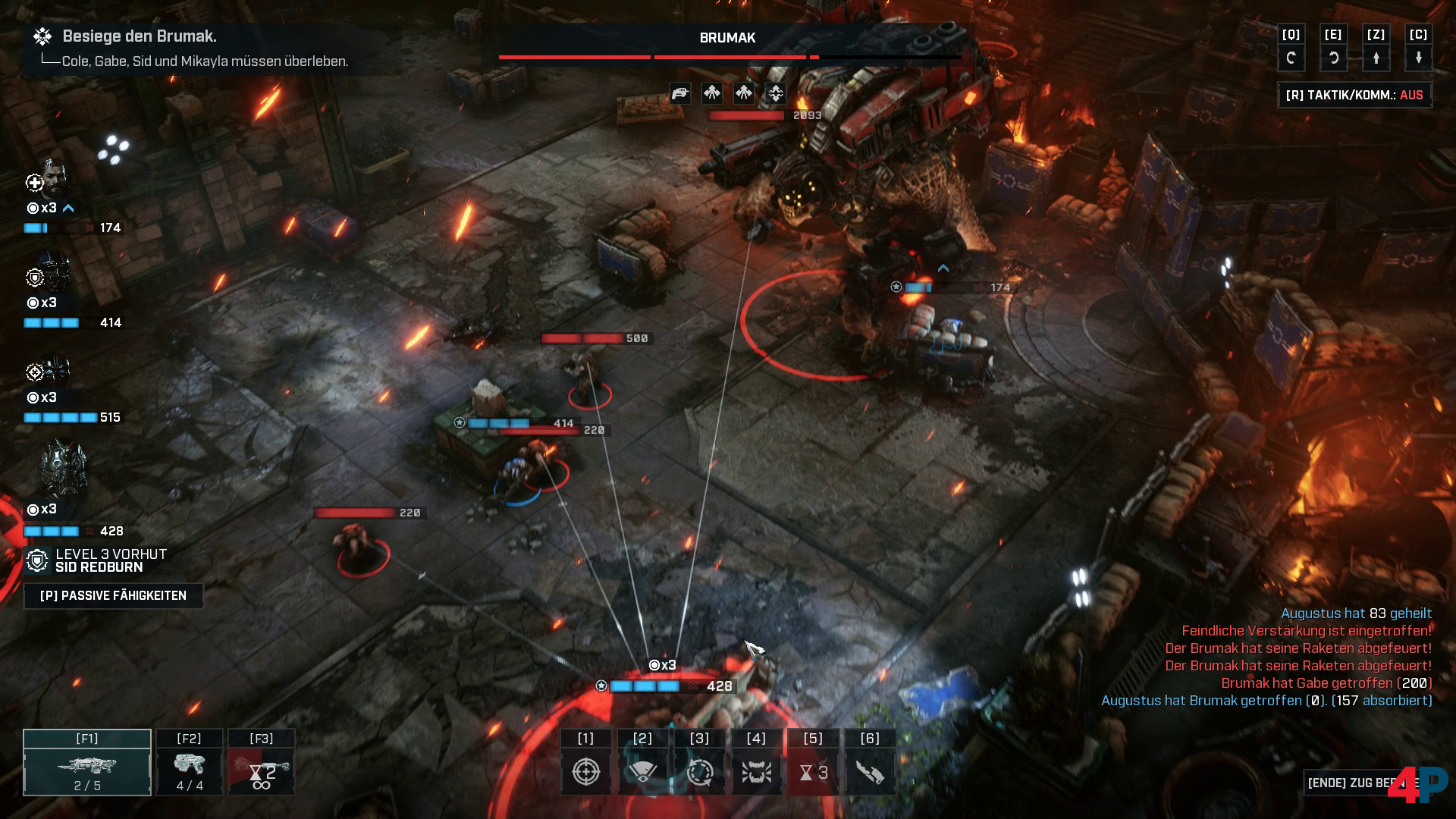Image resolution: width=1456 pixels, height=819 pixels.
Task: Open the Passive Fähigkeiten panel
Action: (x=113, y=595)
